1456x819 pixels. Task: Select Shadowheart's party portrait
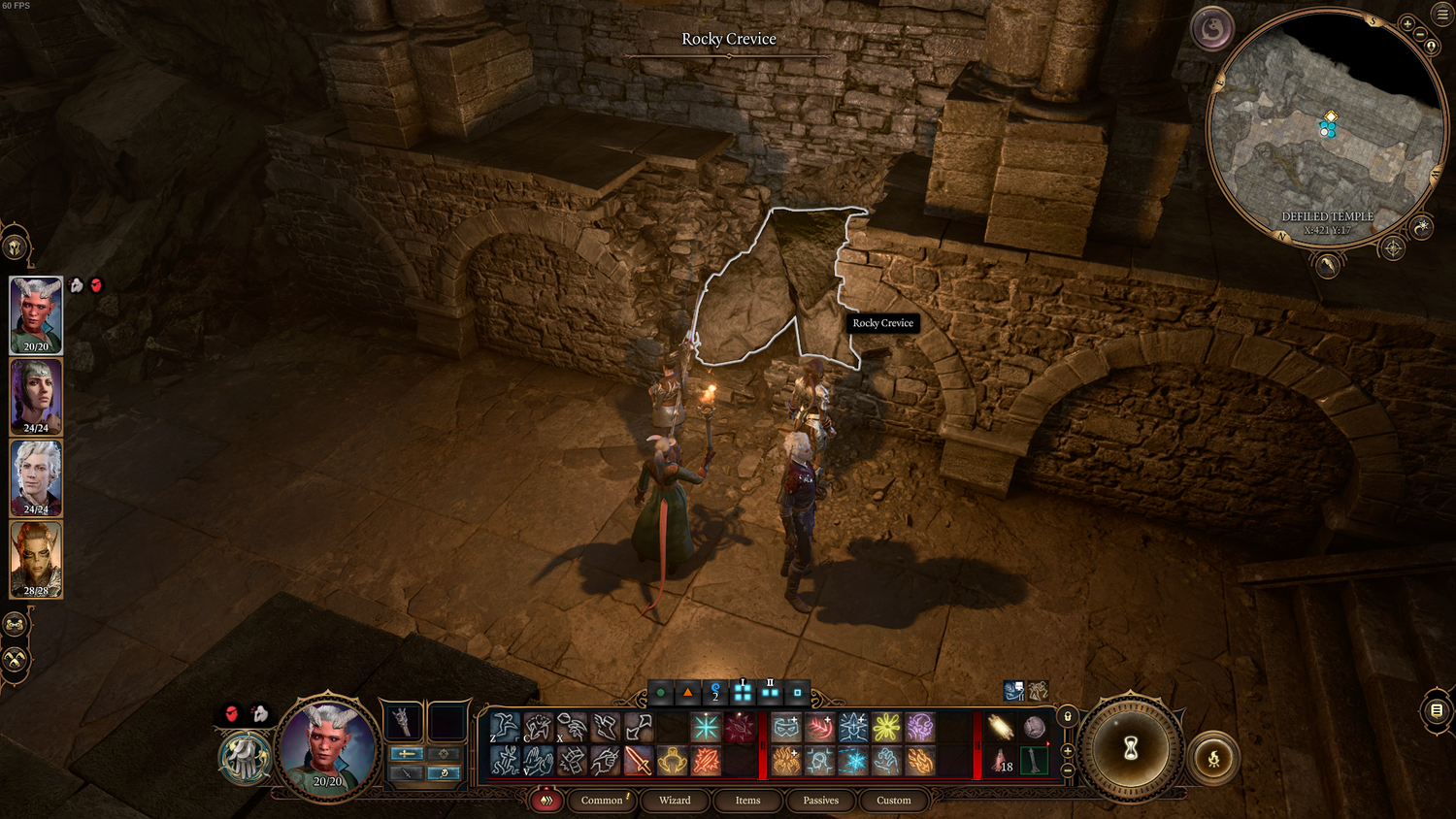coord(36,396)
